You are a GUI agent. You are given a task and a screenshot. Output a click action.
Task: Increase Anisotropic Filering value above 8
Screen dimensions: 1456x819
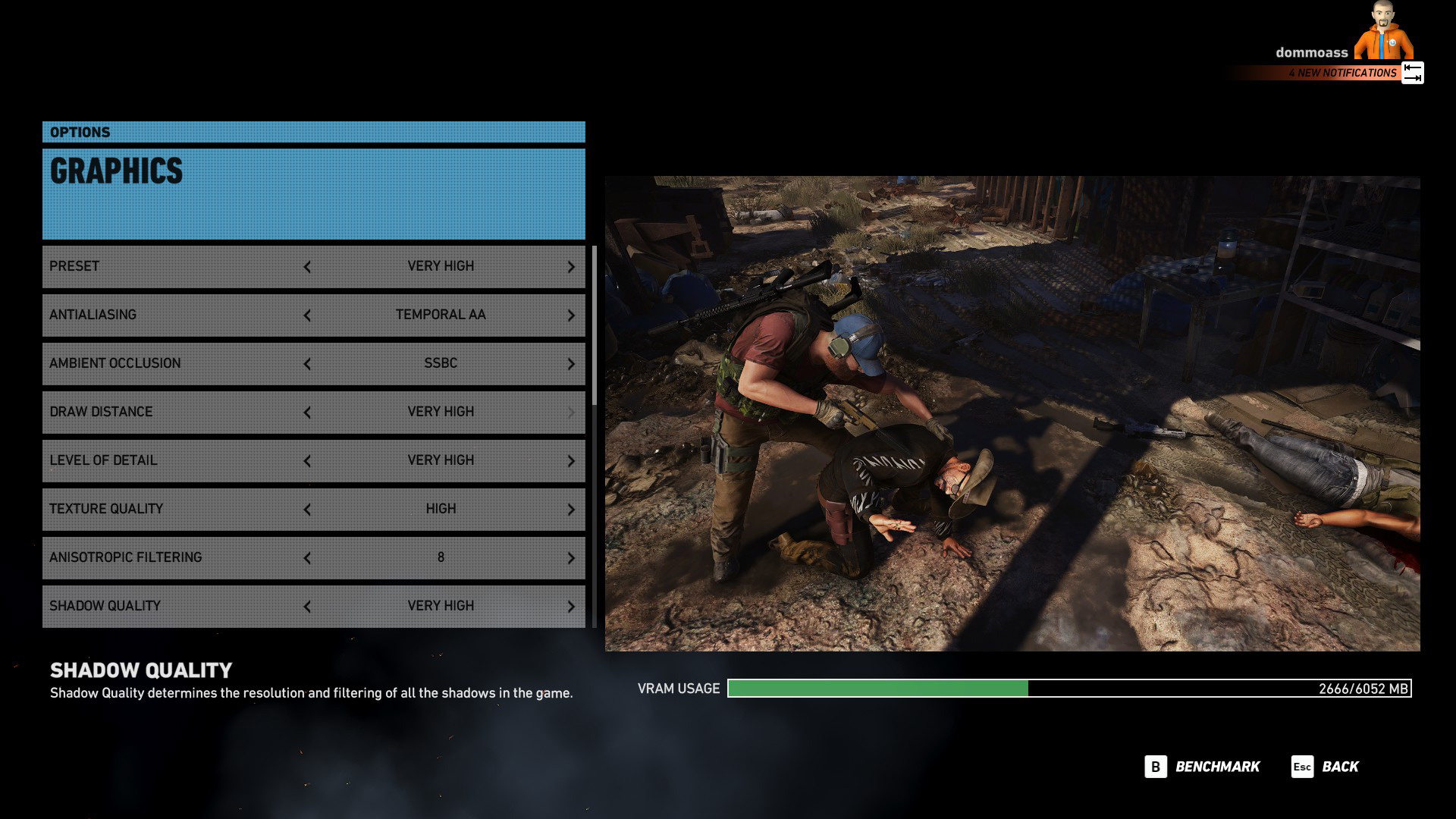571,558
